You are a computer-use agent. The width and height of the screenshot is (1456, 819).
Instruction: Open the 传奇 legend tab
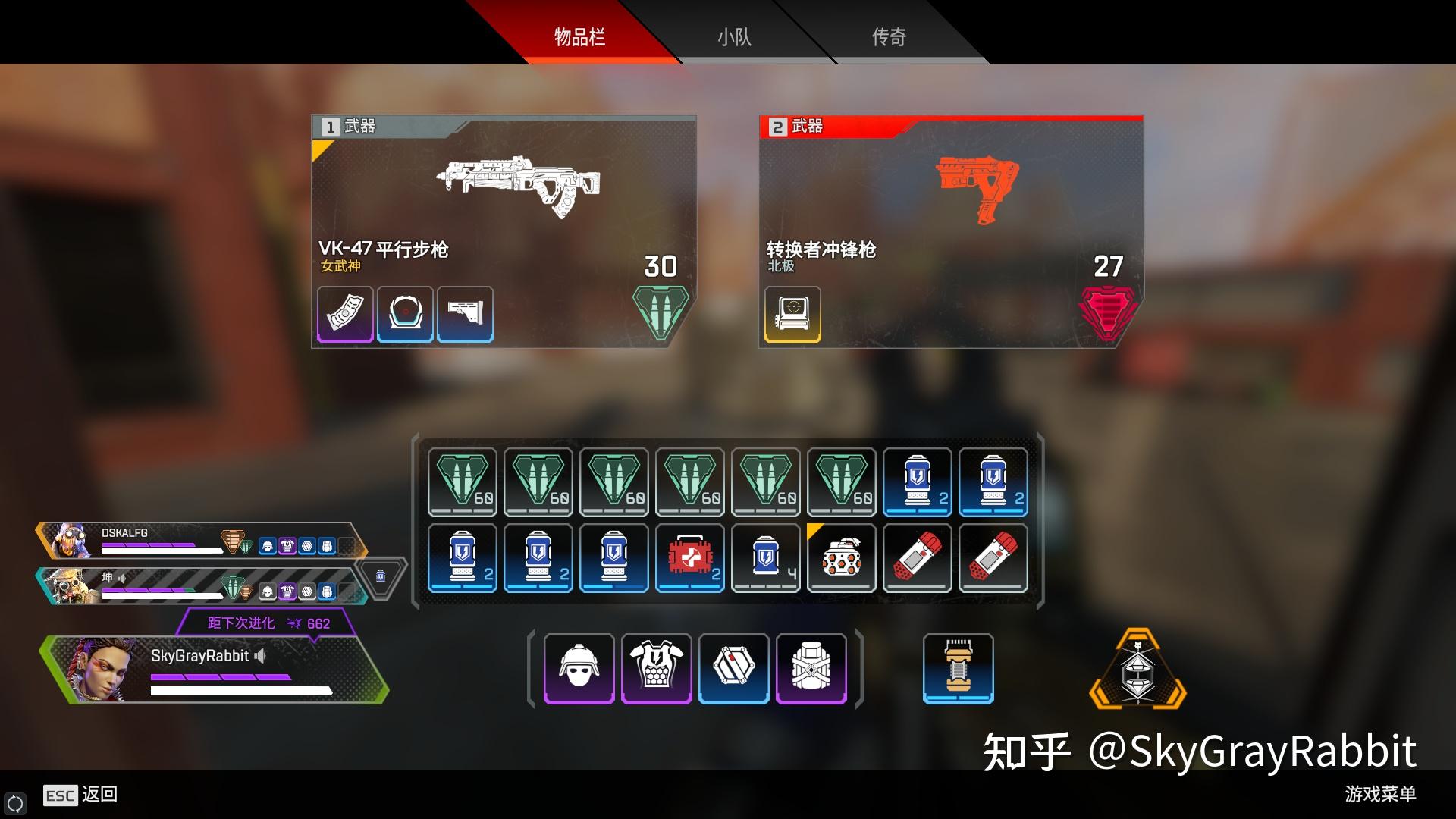889,36
